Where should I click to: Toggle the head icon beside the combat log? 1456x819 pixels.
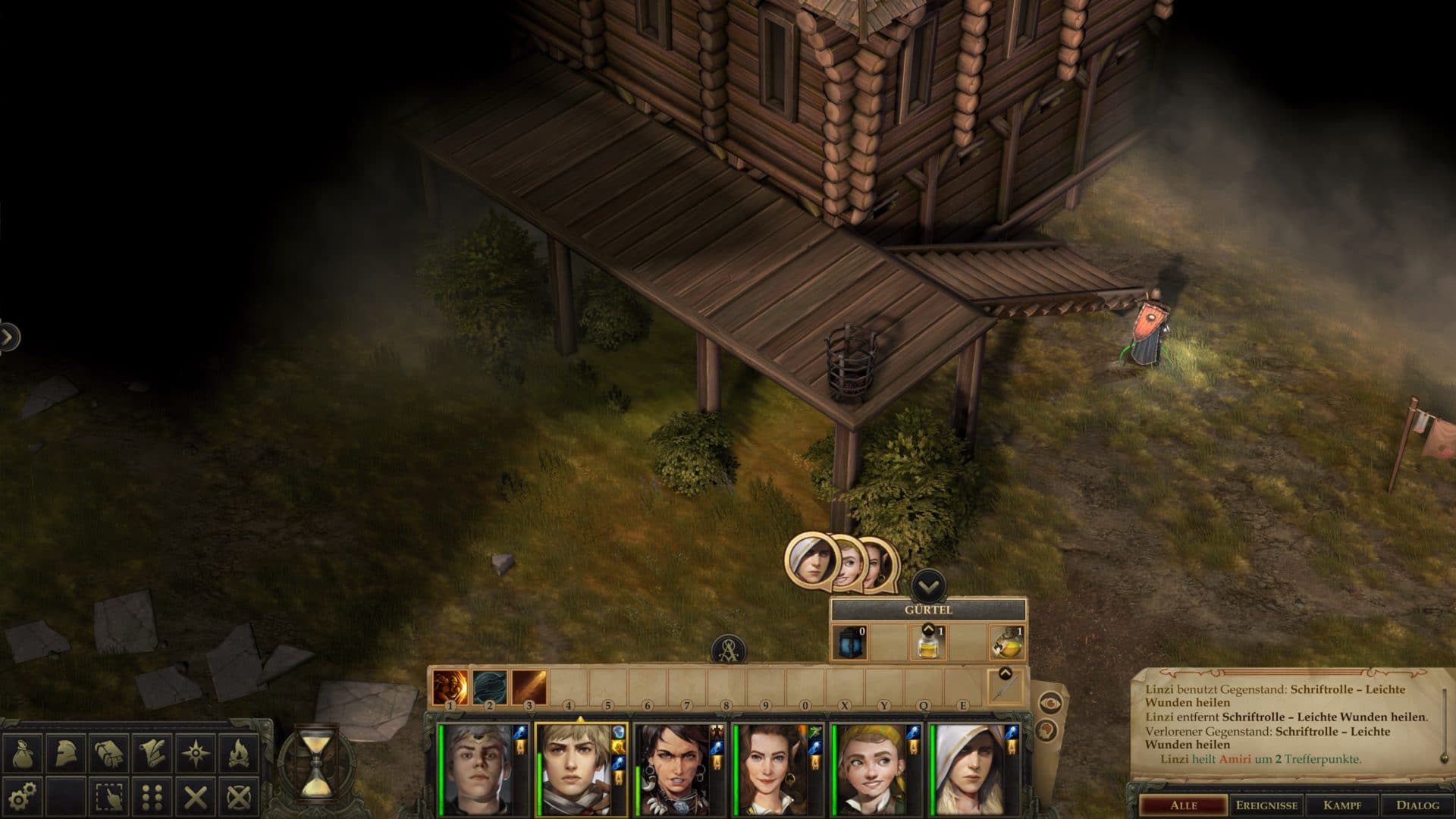coord(1047,730)
